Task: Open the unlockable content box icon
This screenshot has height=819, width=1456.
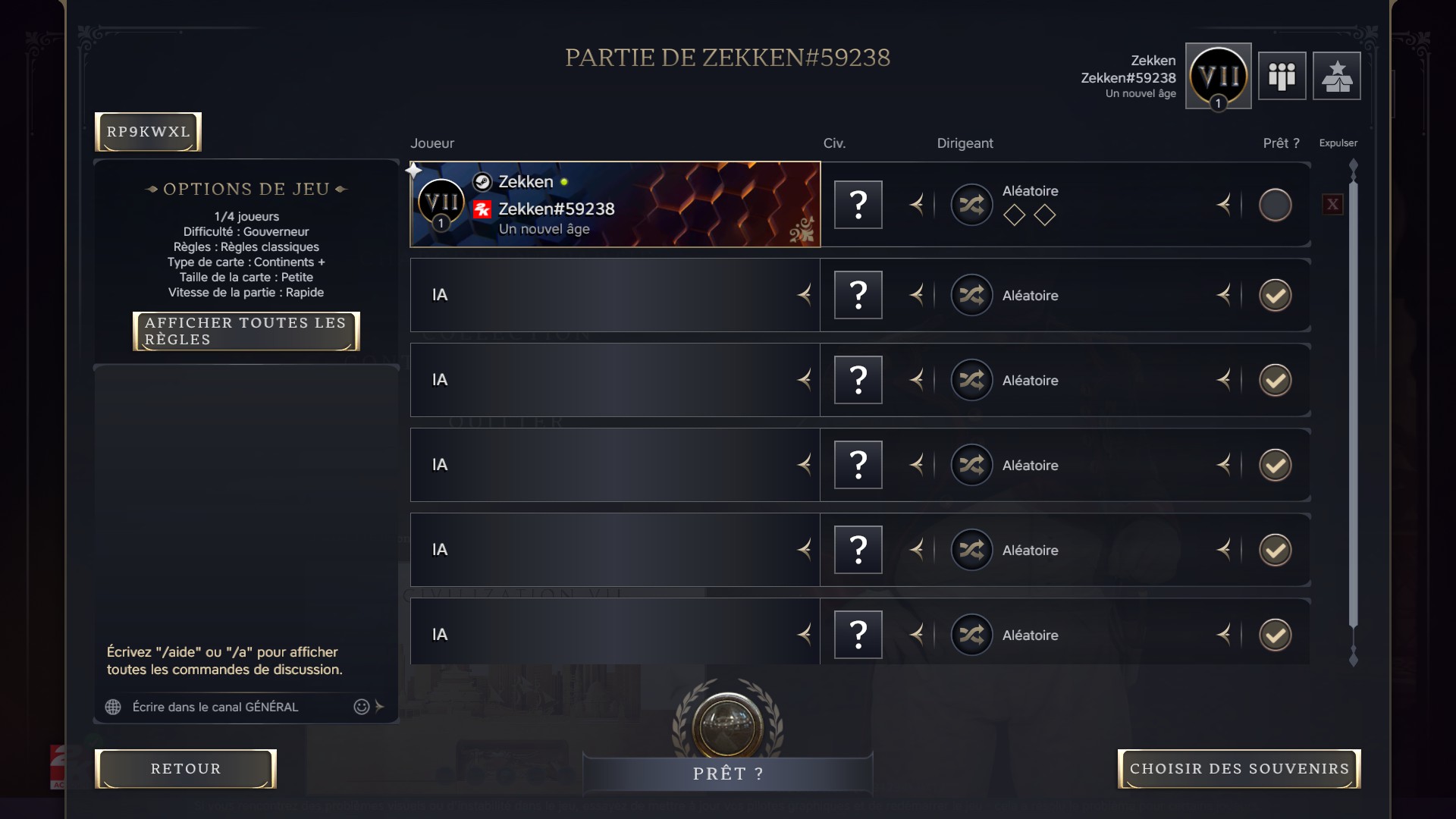Action: coord(1337,76)
